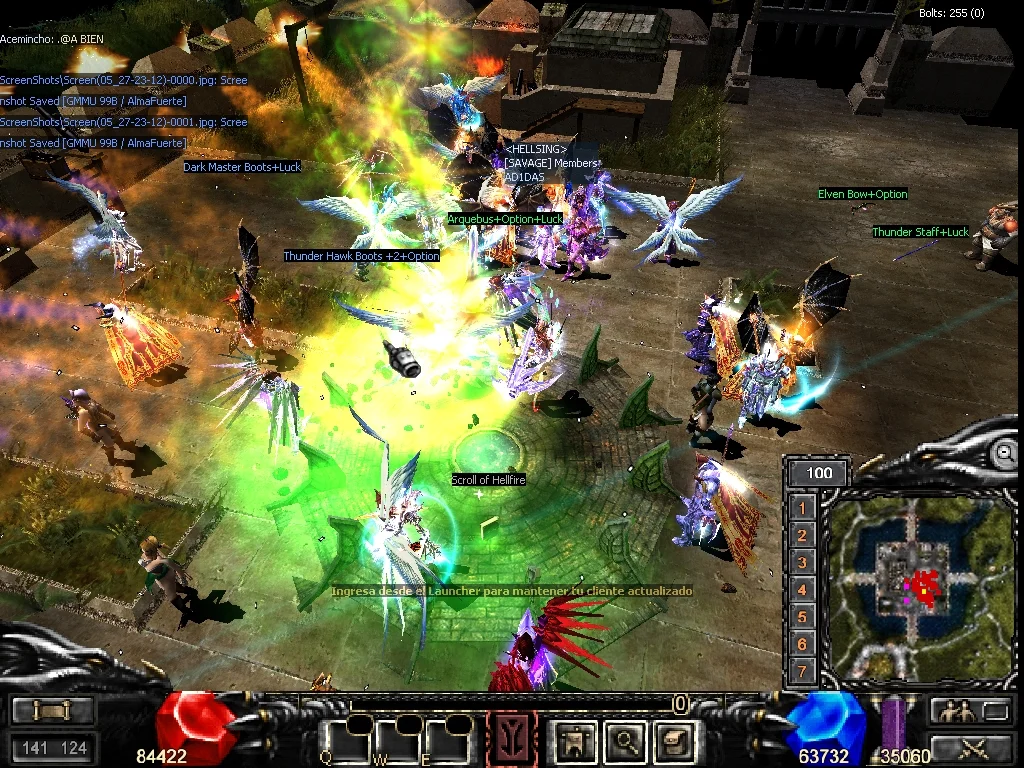Click the parchment scroll button above the coordinates
The width and height of the screenshot is (1024, 768).
(x=53, y=711)
